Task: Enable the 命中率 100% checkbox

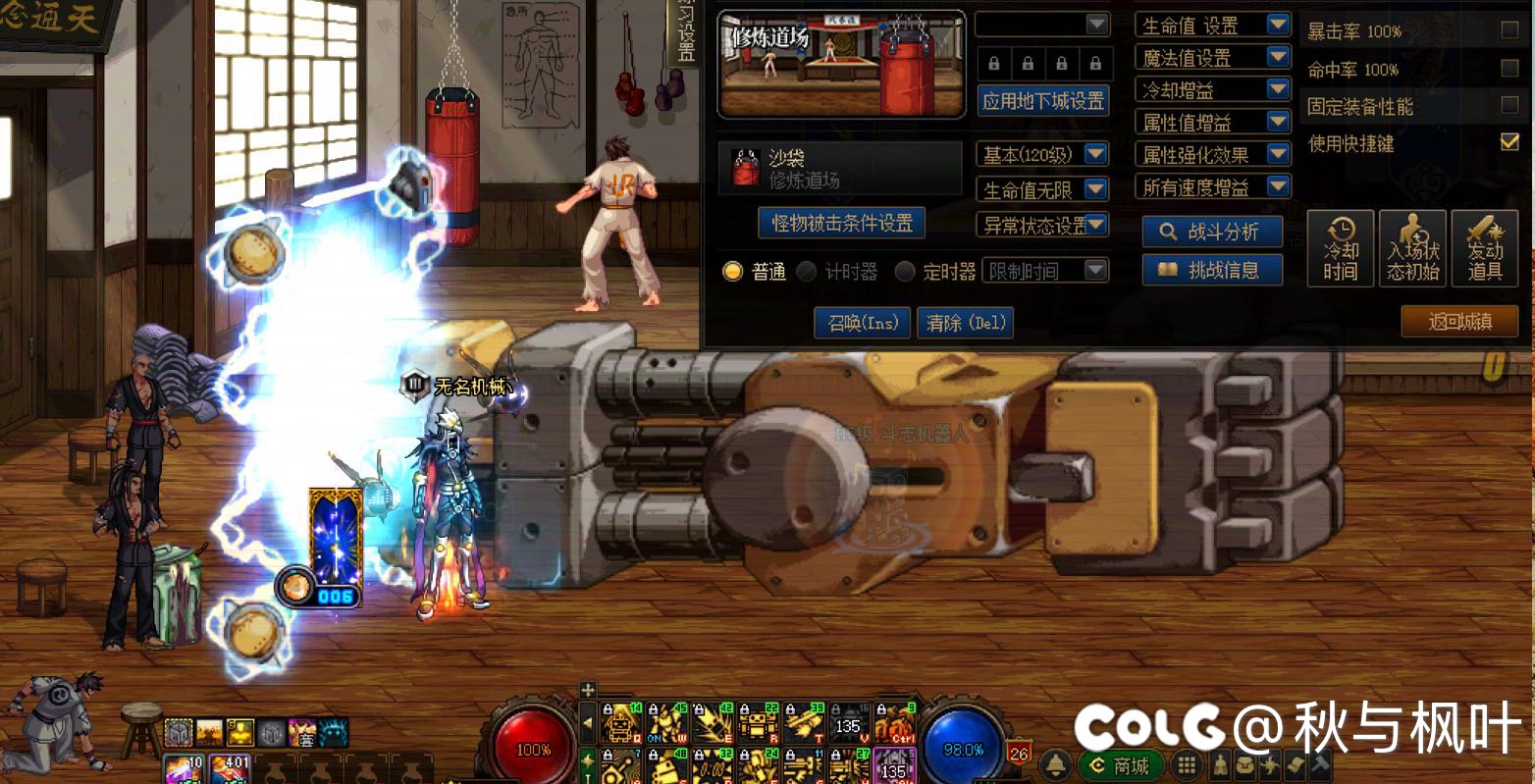Action: point(1509,69)
